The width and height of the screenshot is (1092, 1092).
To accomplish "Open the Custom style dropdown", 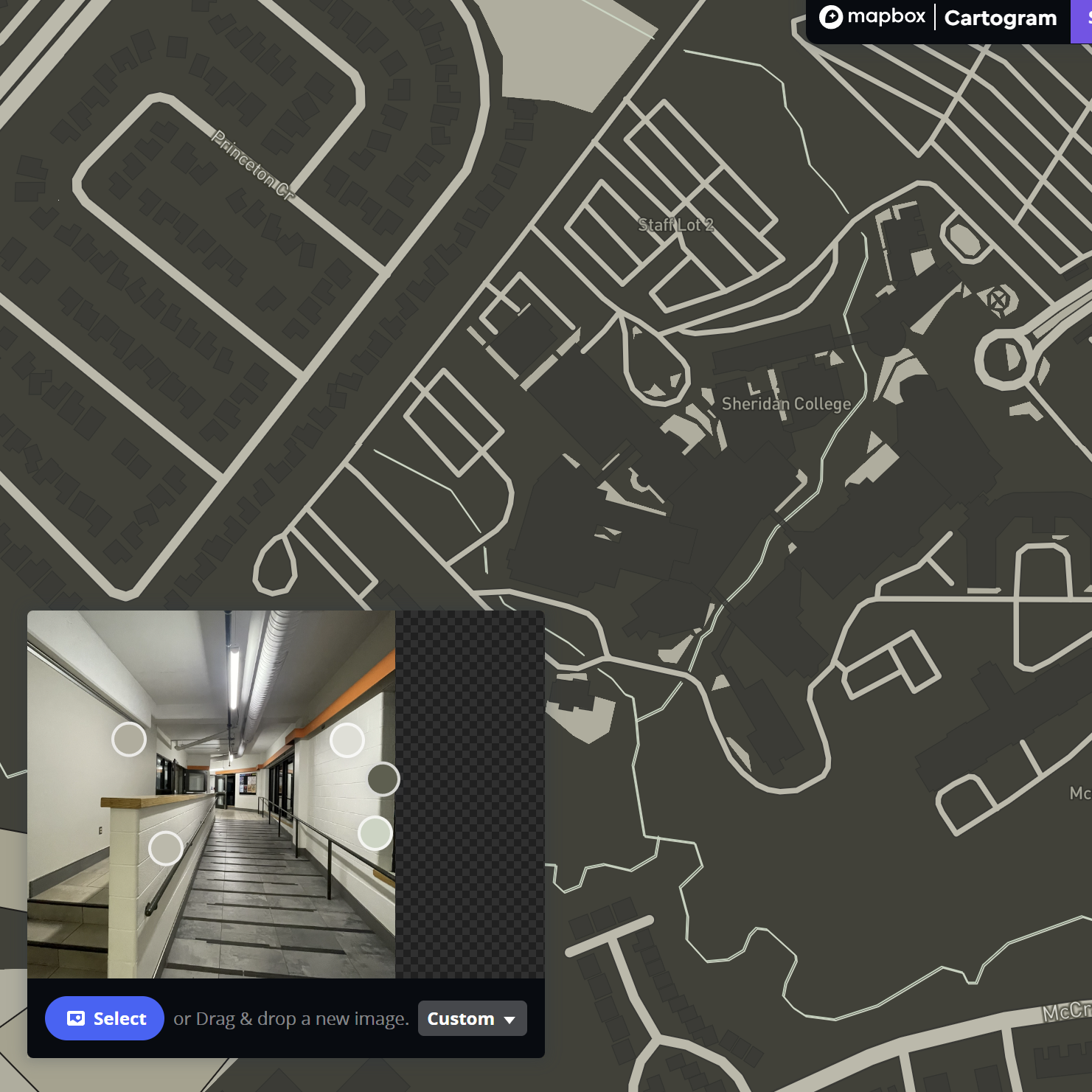I will 472,1018.
